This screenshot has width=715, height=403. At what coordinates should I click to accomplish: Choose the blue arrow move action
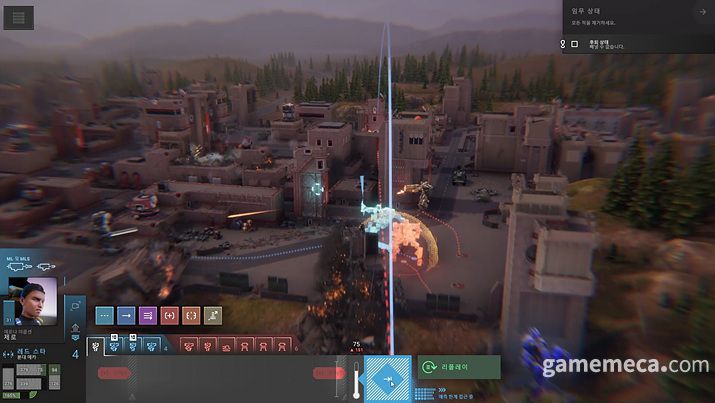(x=126, y=315)
